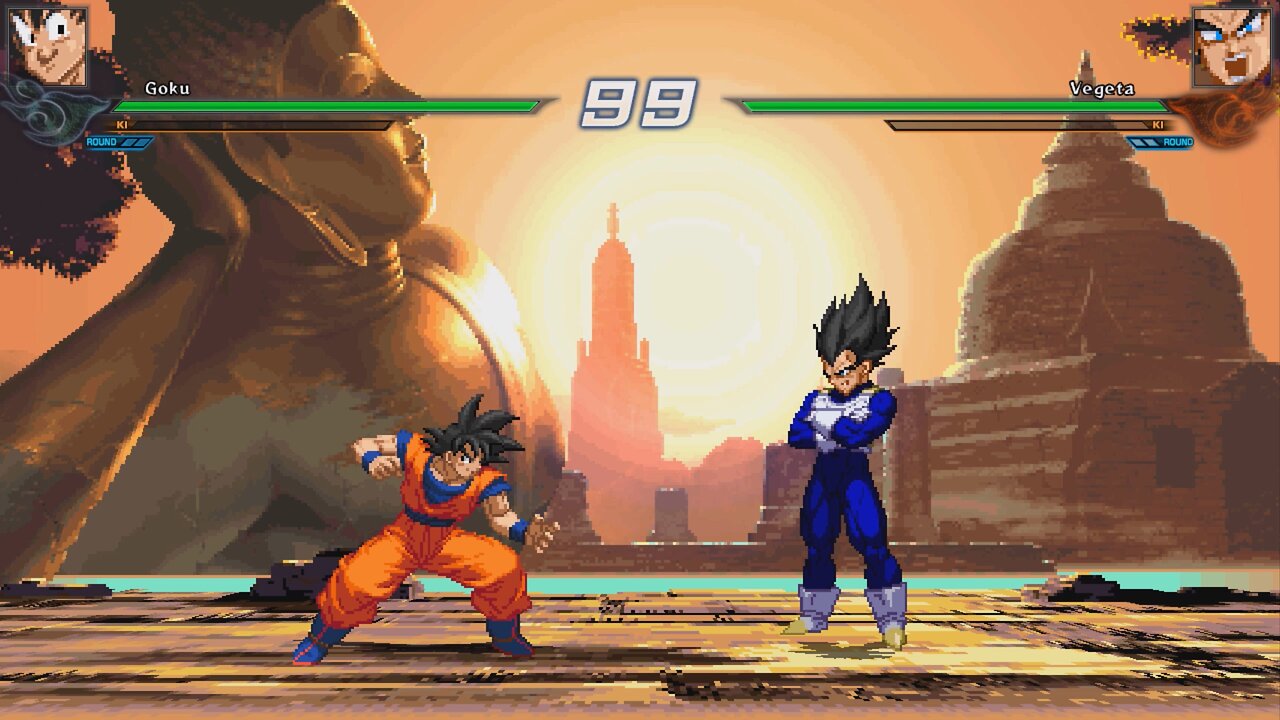Select Vegeta's character portrait
Image resolution: width=1280 pixels, height=720 pixels.
[1230, 46]
